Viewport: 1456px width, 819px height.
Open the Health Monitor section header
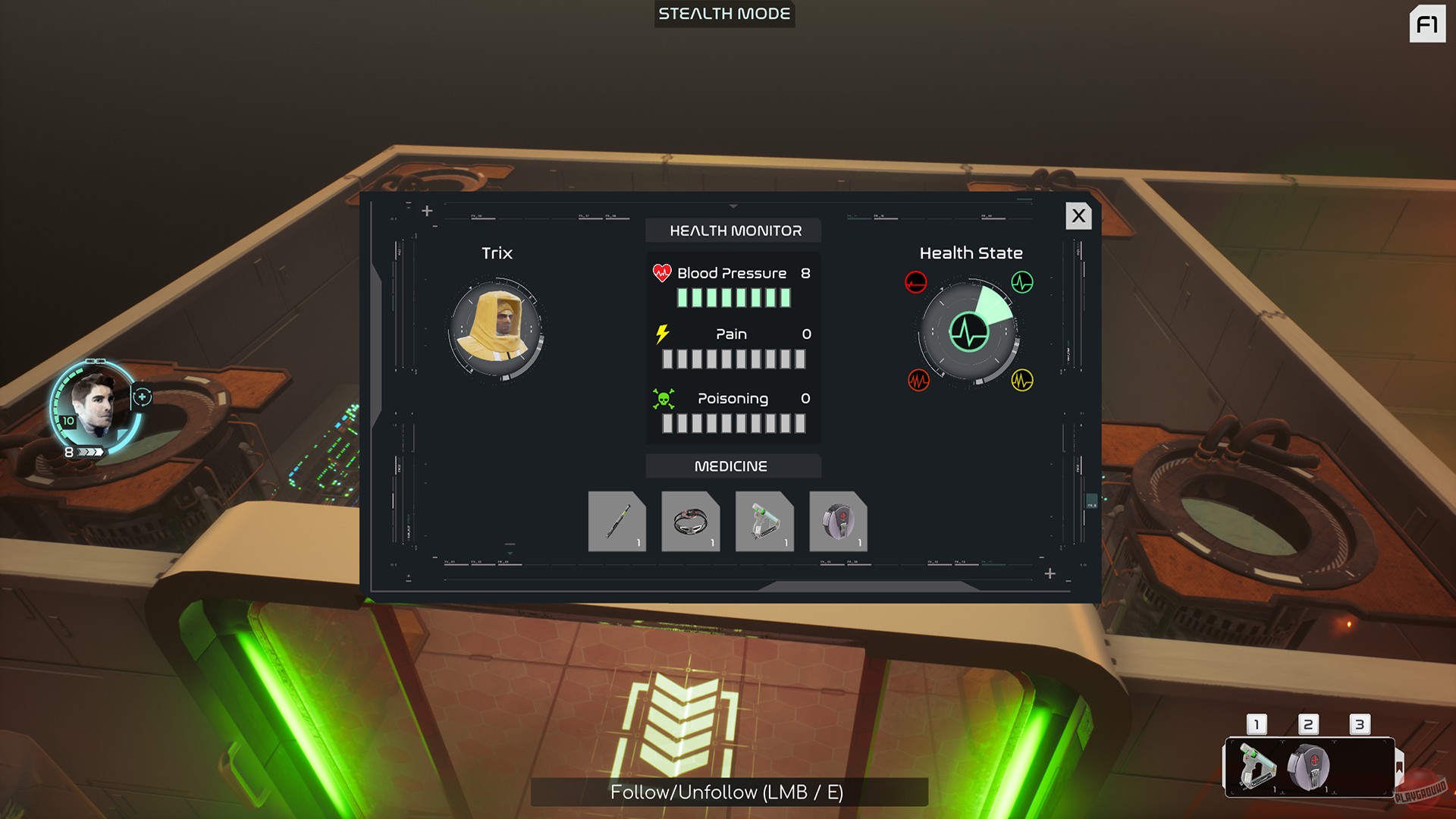733,231
